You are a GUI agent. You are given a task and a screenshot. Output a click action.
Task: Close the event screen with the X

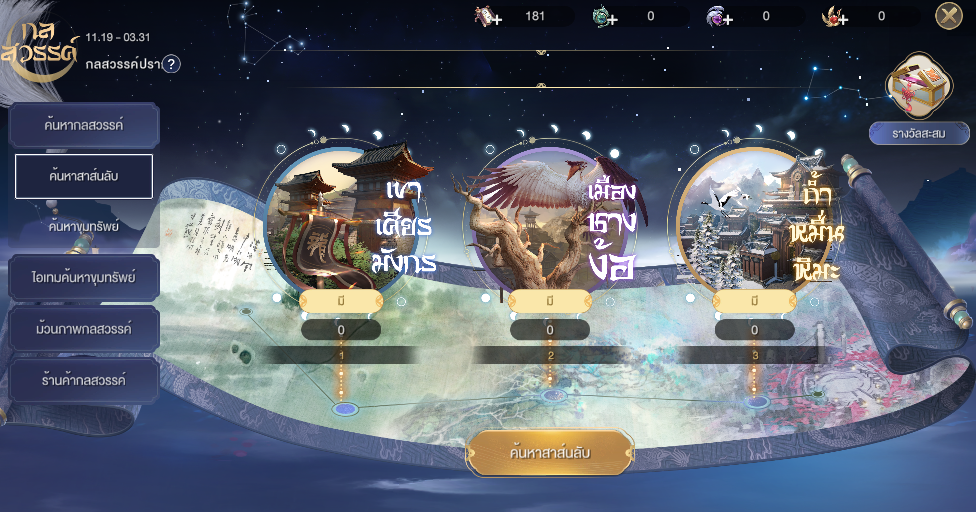[948, 15]
